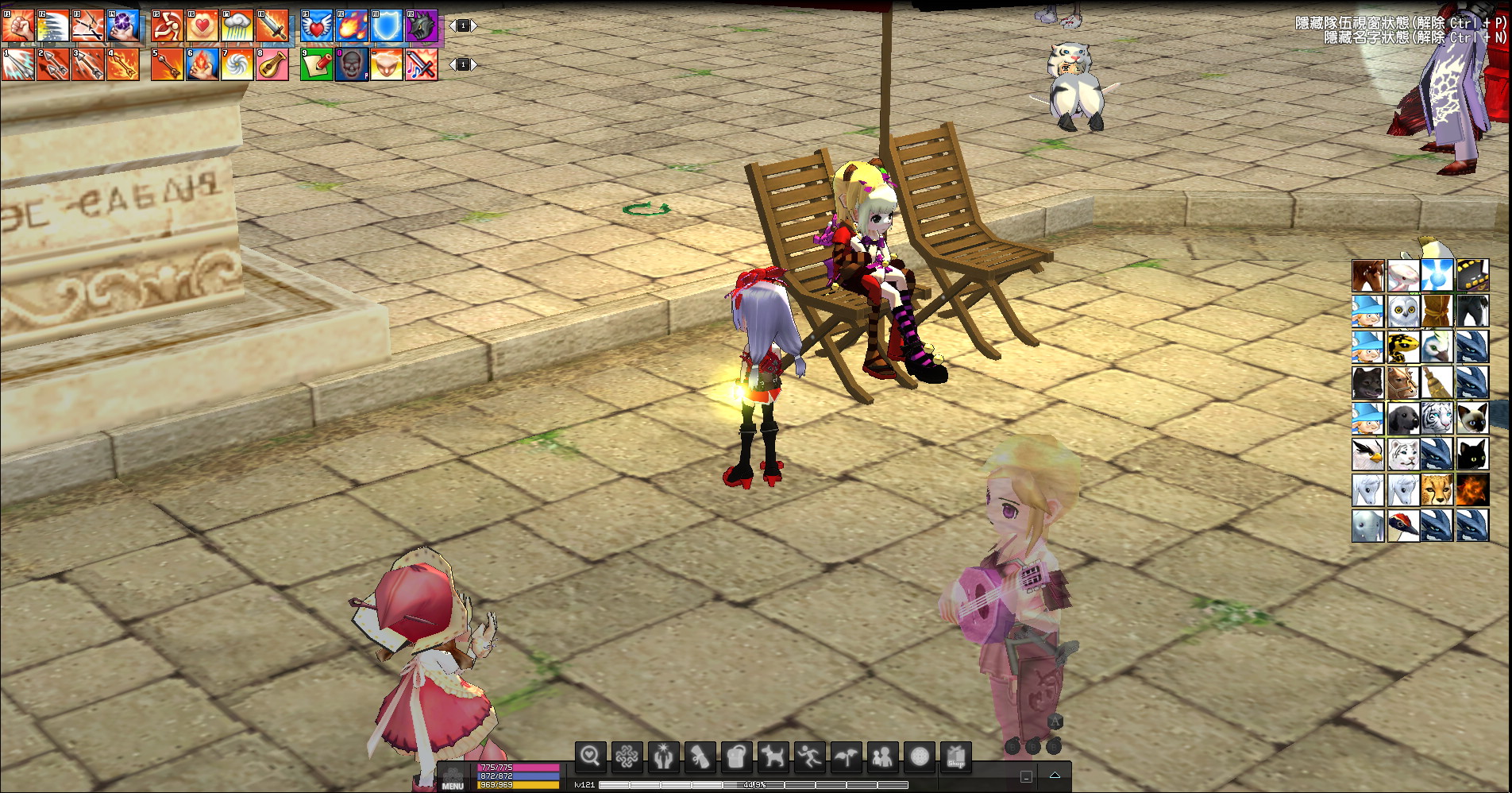Expand the bottom bar with the up arrow

1055,776
